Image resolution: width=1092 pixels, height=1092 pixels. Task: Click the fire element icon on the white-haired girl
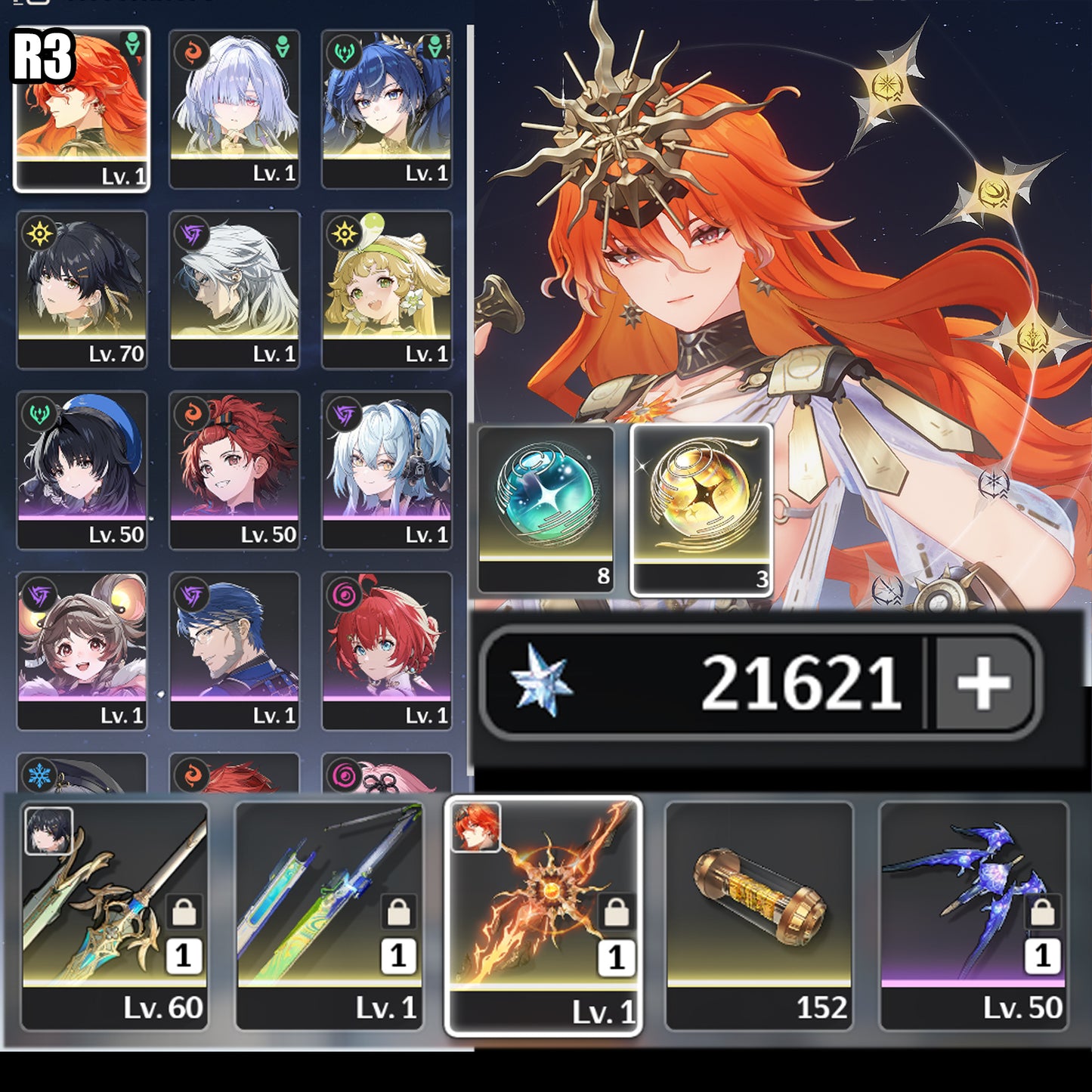pos(192,52)
